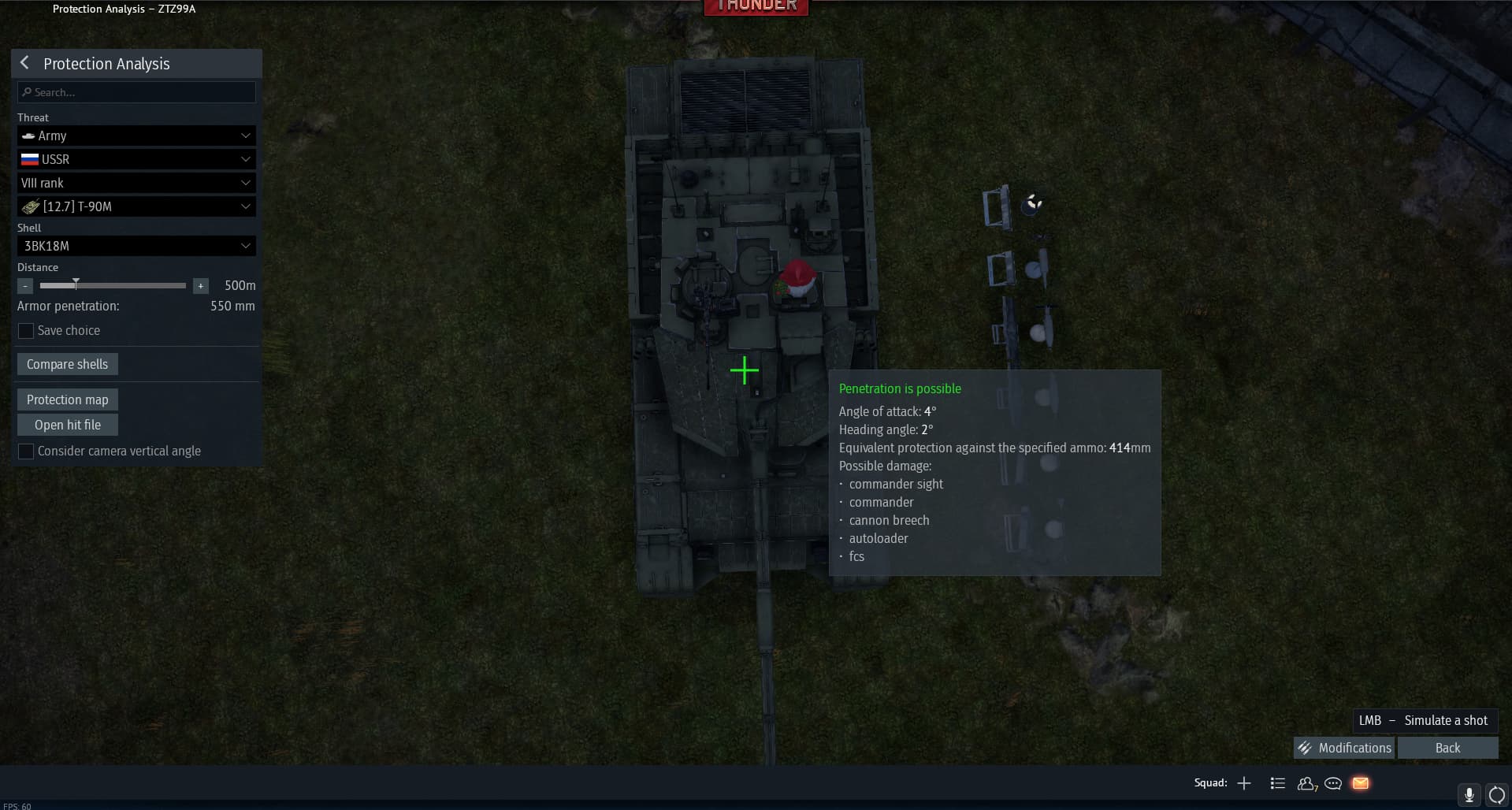
Task: Open the chat speech bubble icon
Action: [1333, 783]
